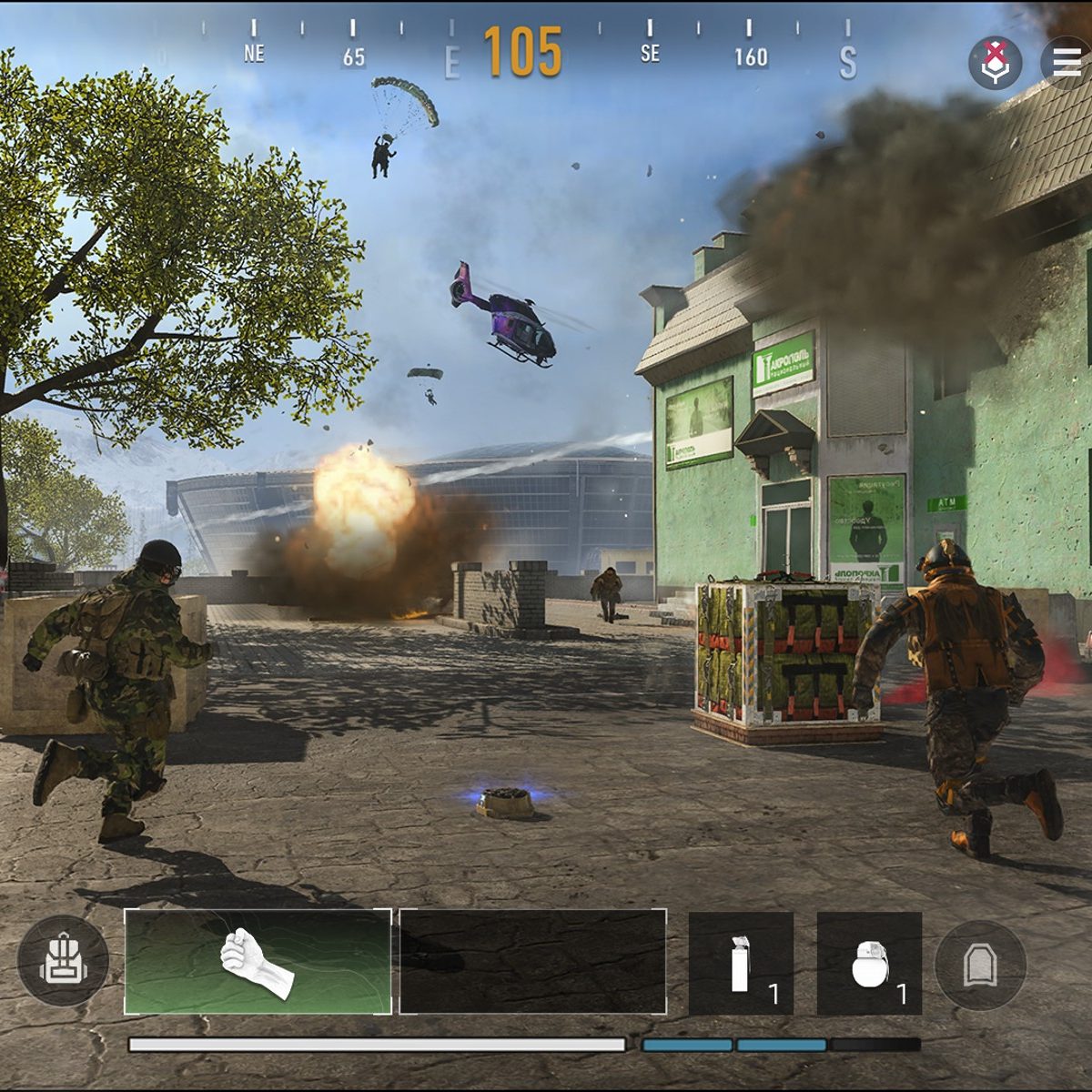Use the tactical smoke grenade slot
This screenshot has width=1092, height=1092.
[741, 964]
